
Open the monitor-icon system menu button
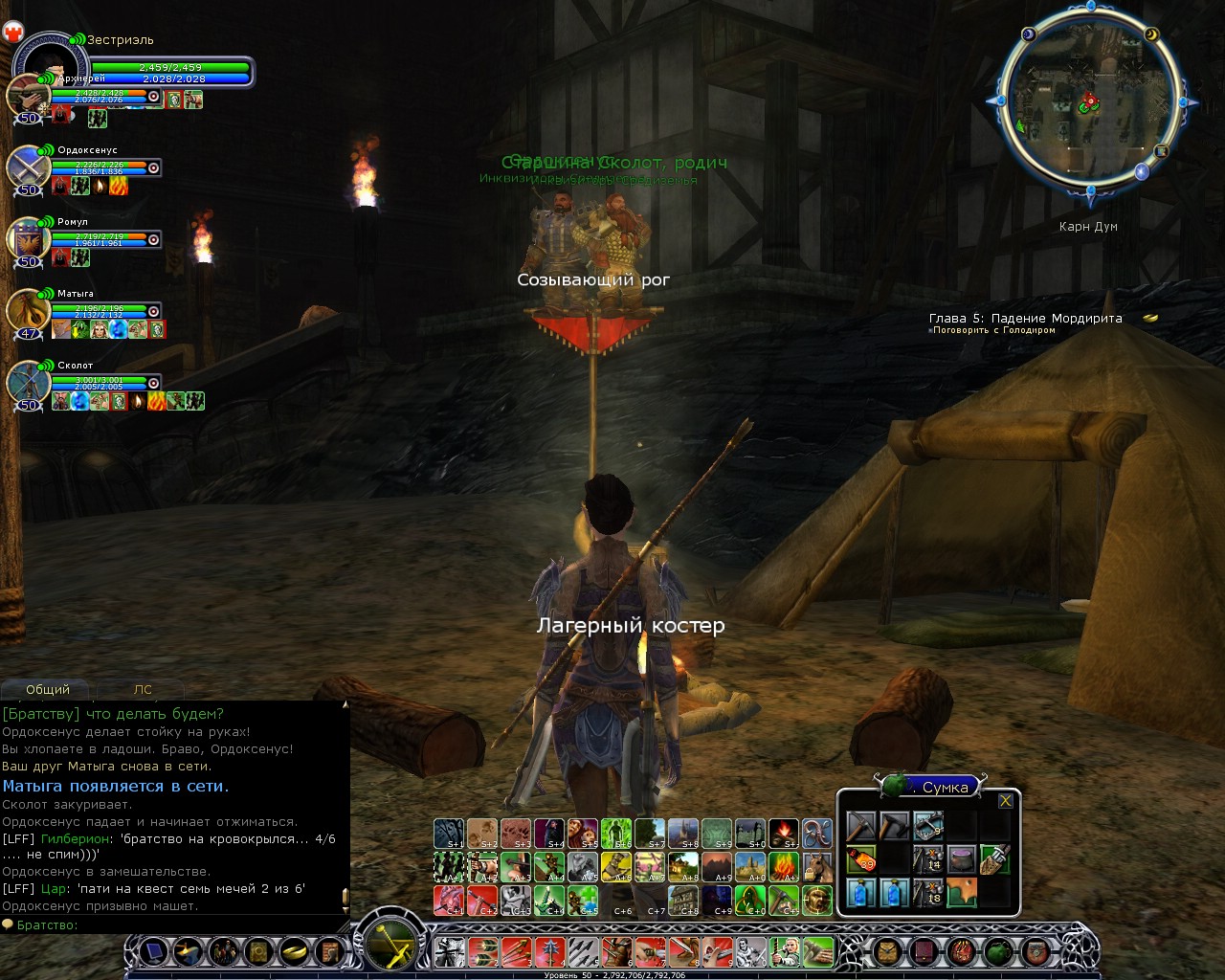click(153, 951)
